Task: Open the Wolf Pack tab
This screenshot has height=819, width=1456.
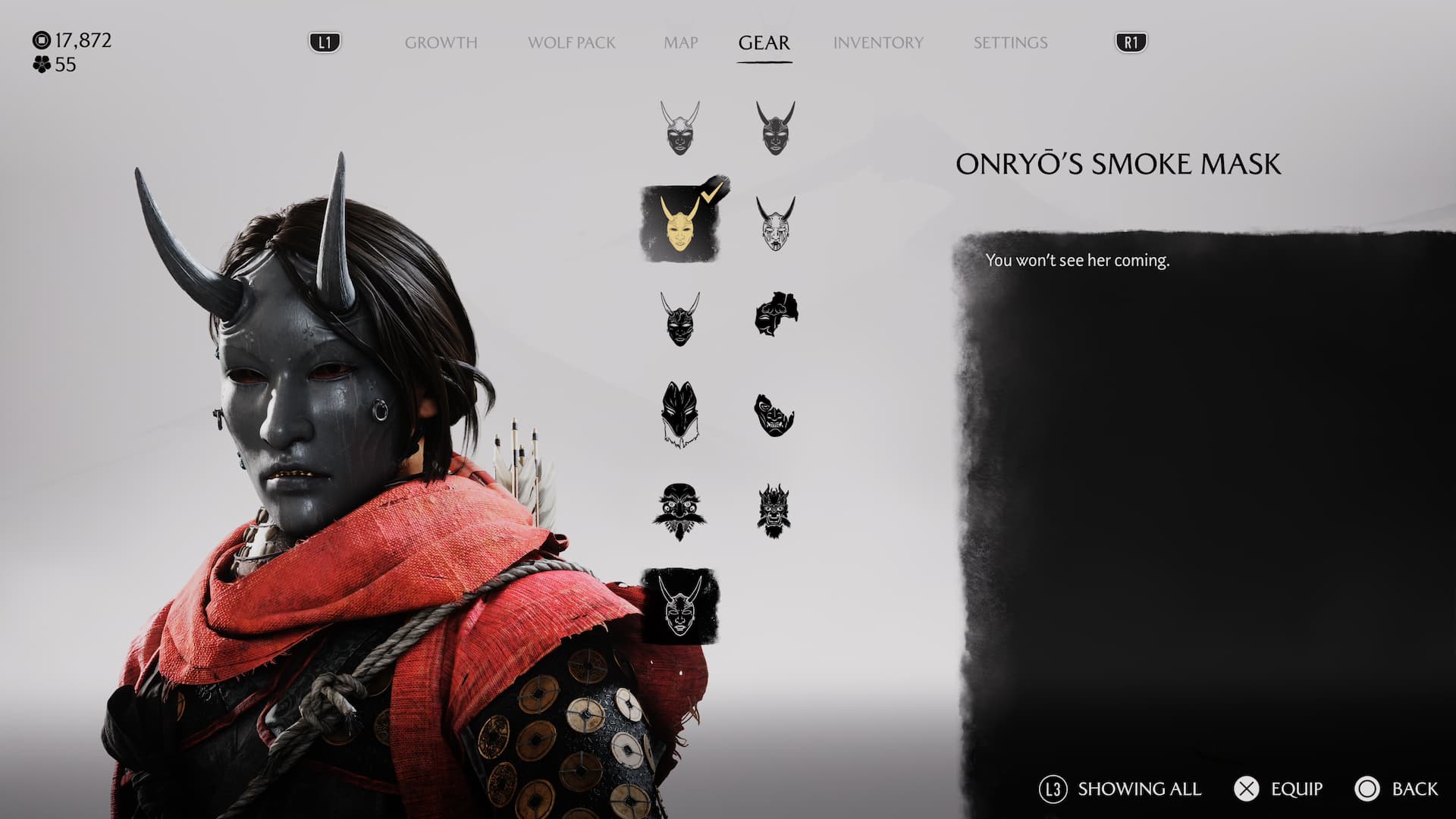Action: [571, 42]
